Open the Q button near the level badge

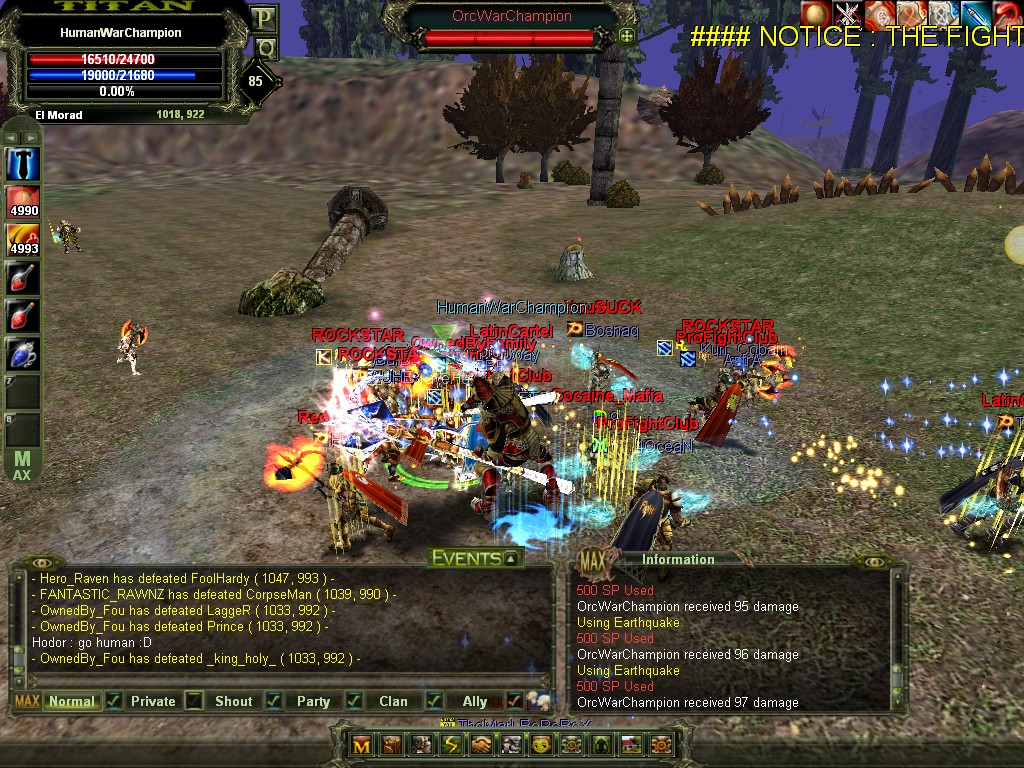(x=264, y=47)
